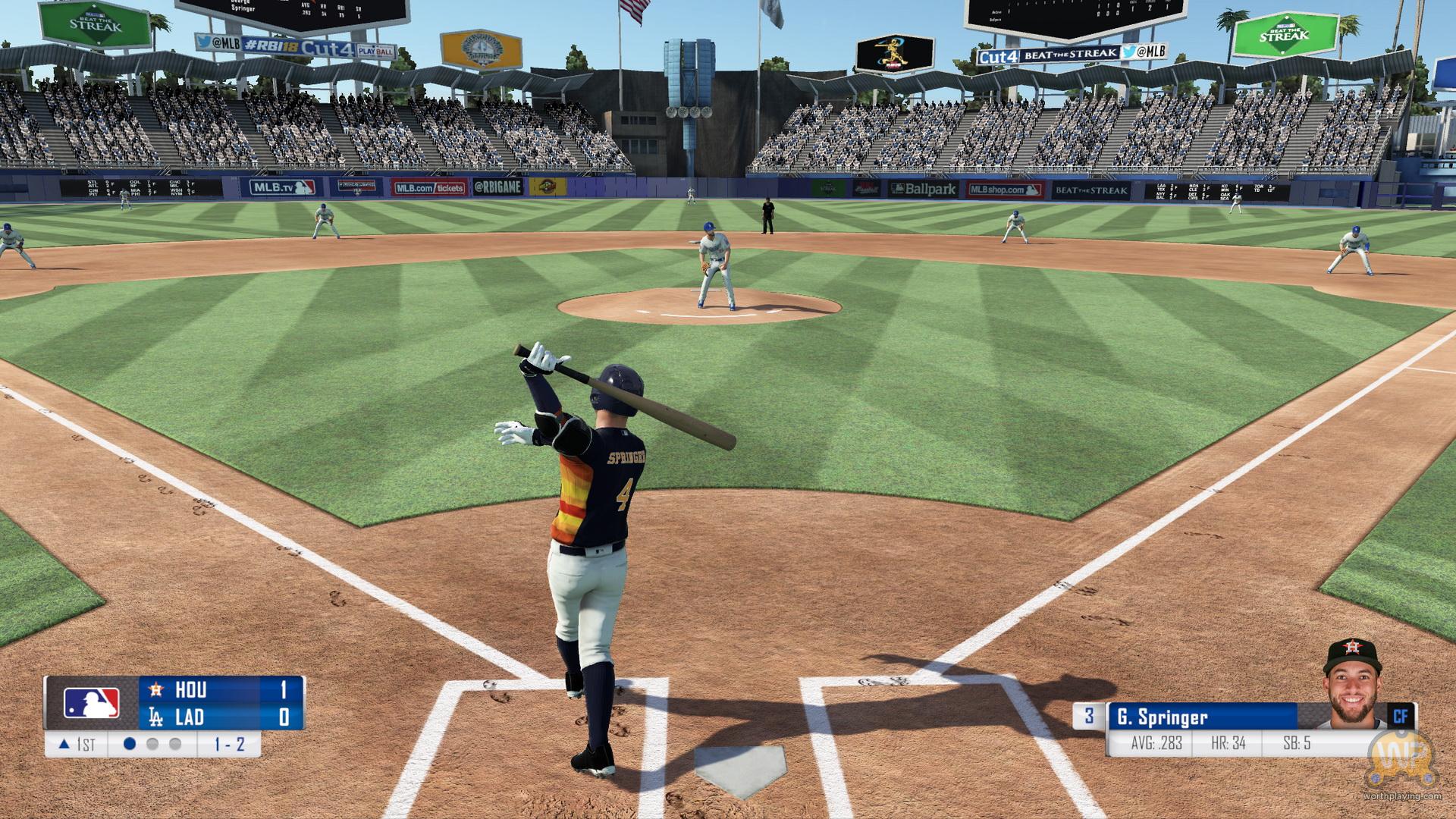Select the LAD team row
This screenshot has width=1456, height=819.
(x=221, y=717)
